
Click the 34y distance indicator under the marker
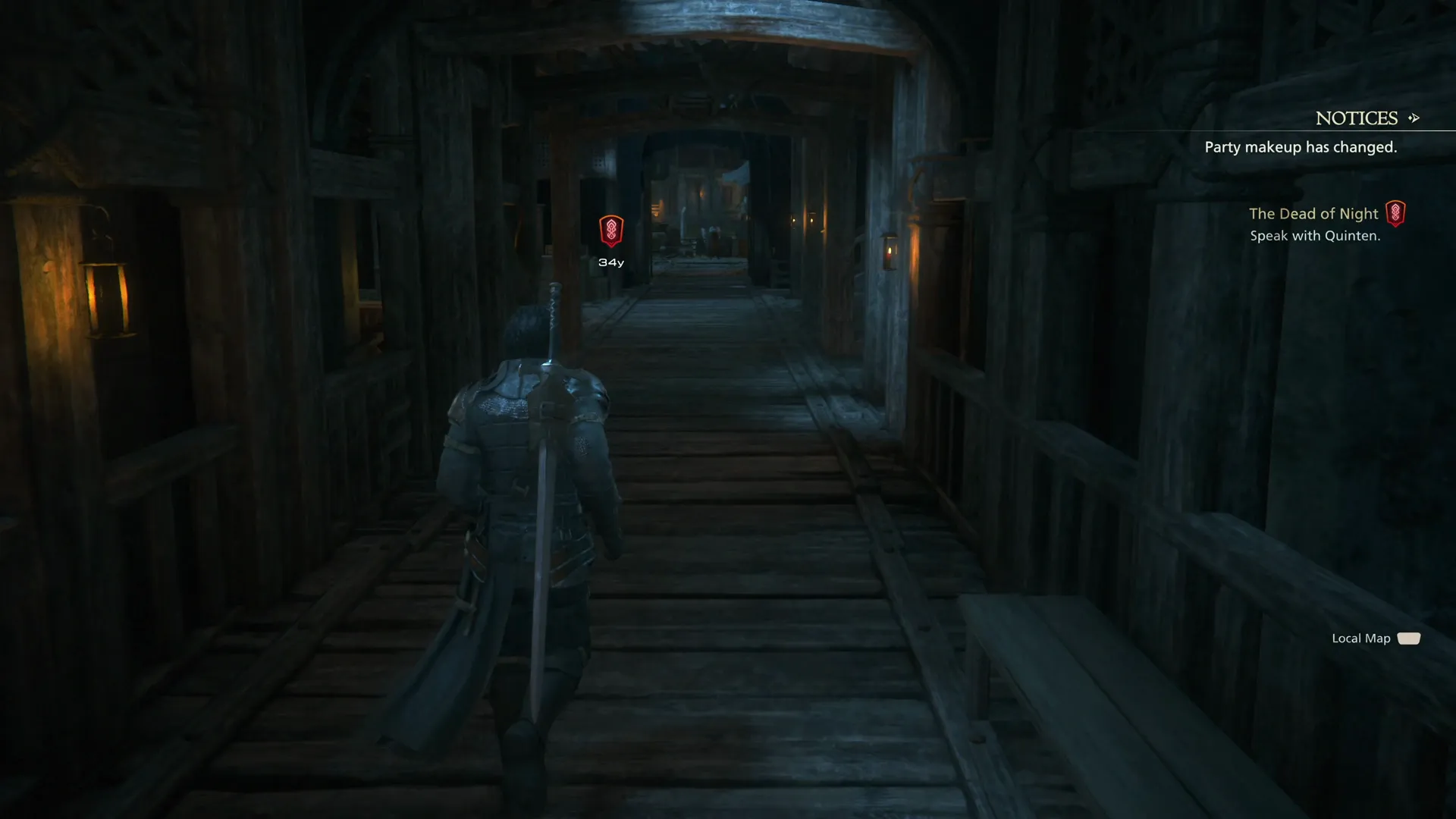[611, 262]
